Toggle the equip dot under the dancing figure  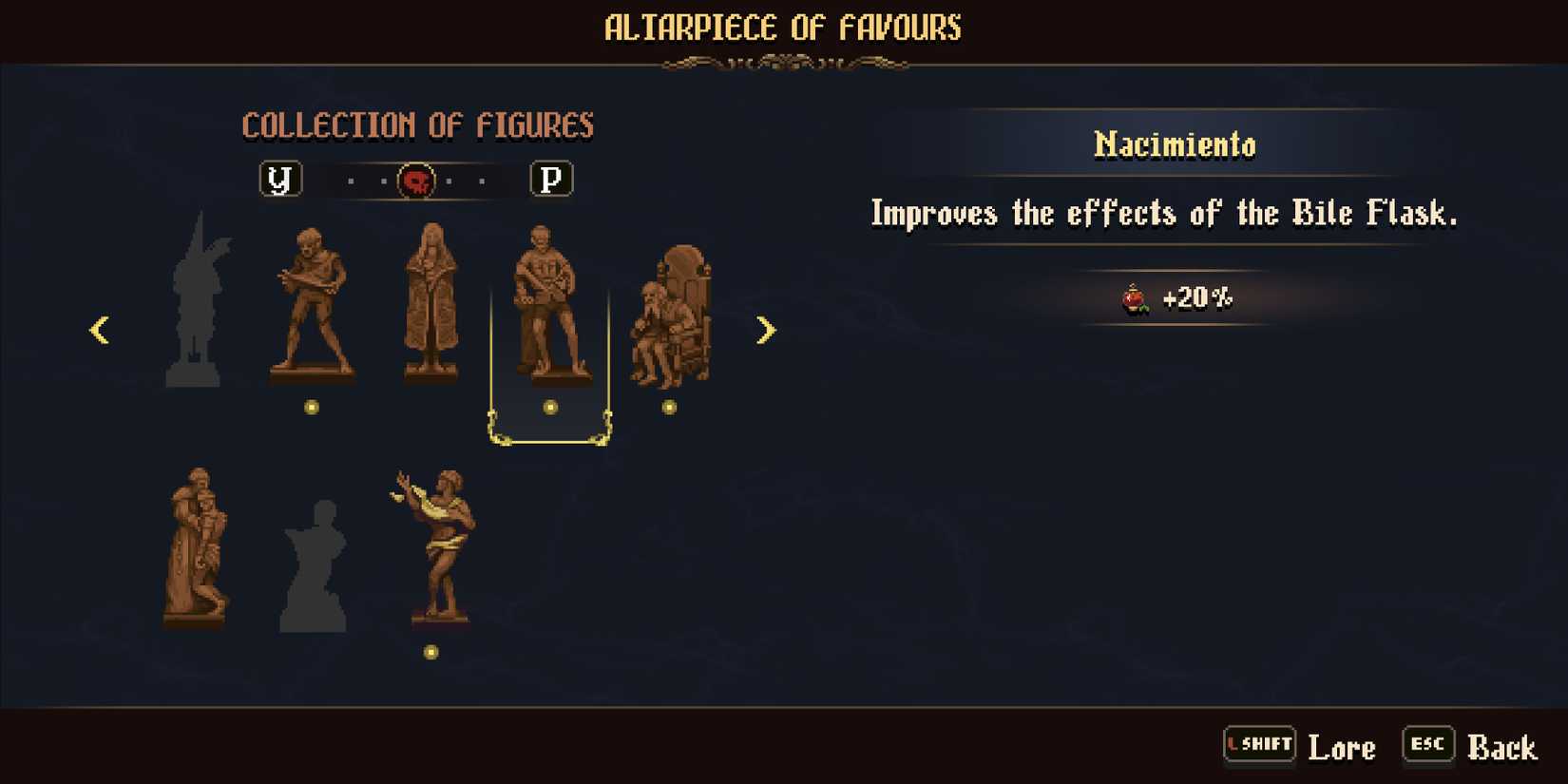[430, 652]
